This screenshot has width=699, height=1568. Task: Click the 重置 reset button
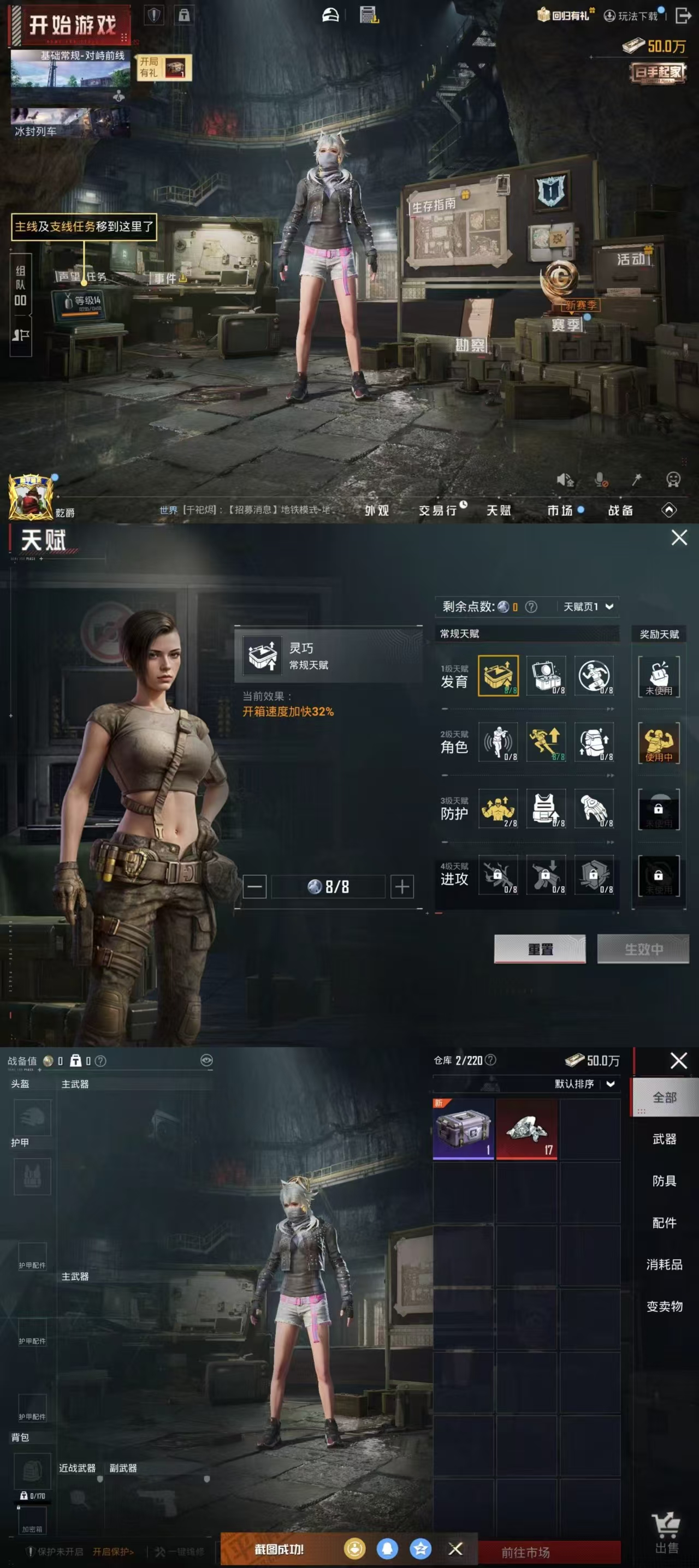click(x=540, y=949)
